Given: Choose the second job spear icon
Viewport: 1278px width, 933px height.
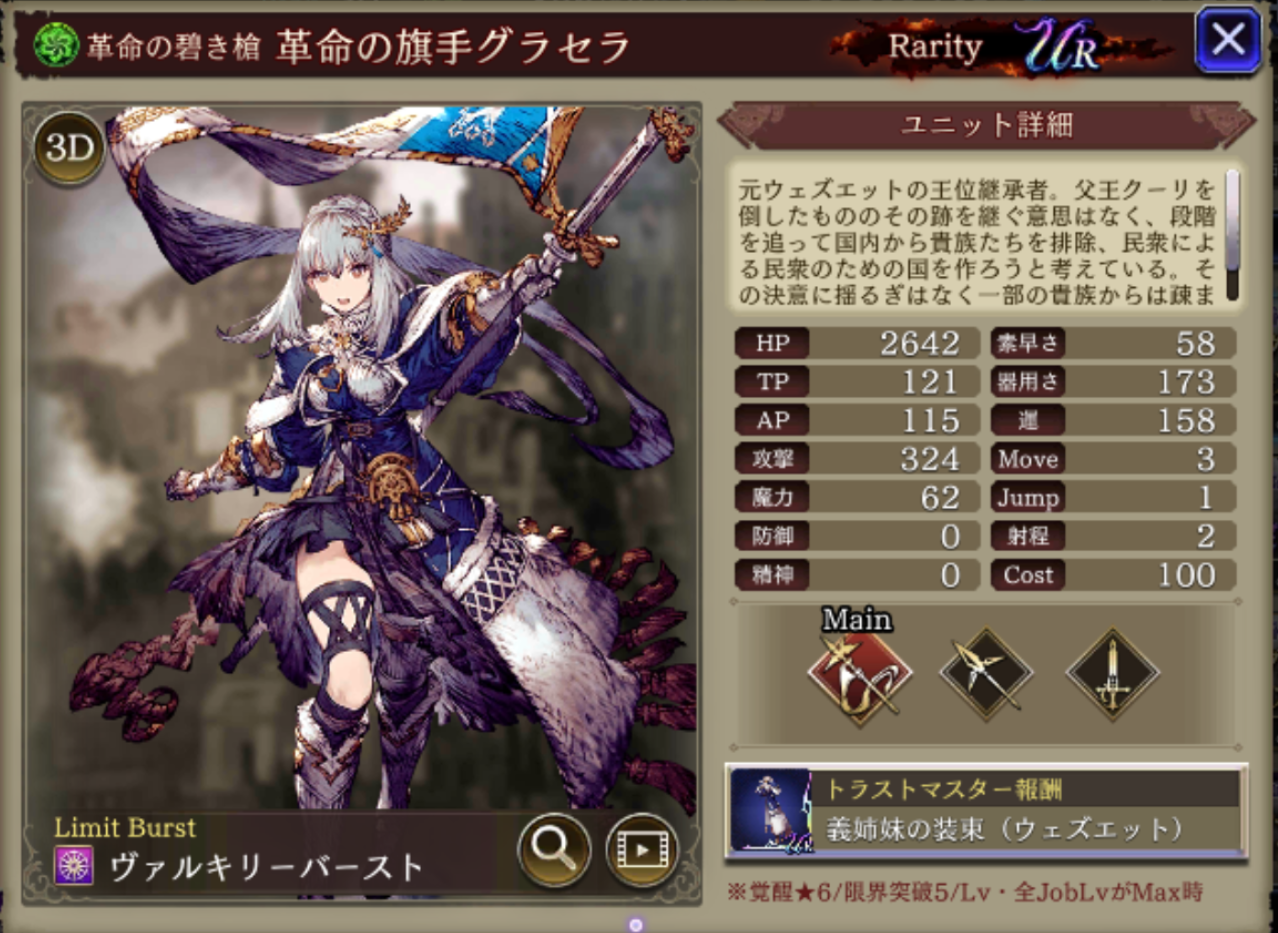Looking at the screenshot, I should 986,675.
